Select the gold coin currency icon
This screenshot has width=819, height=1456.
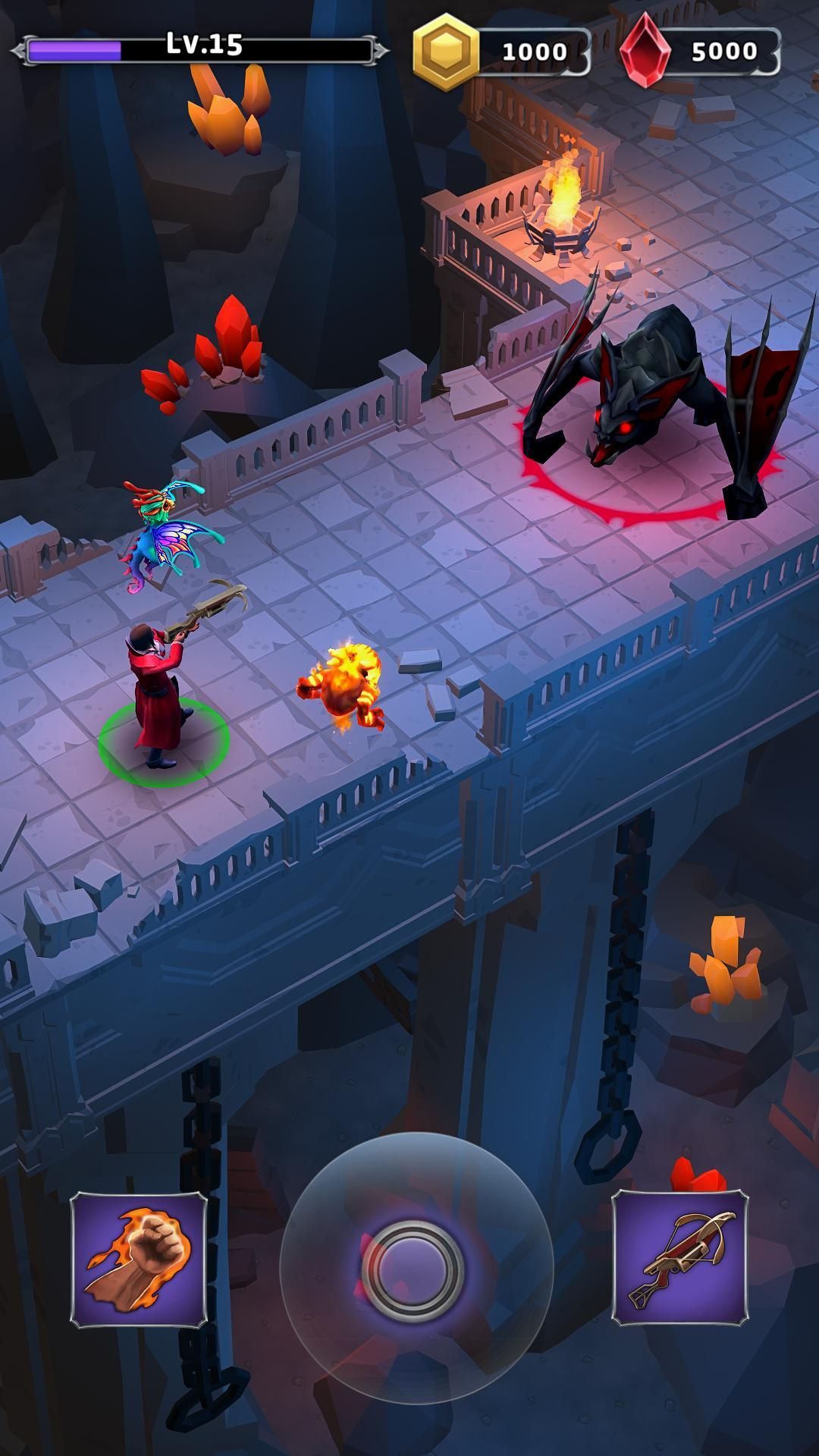446,52
